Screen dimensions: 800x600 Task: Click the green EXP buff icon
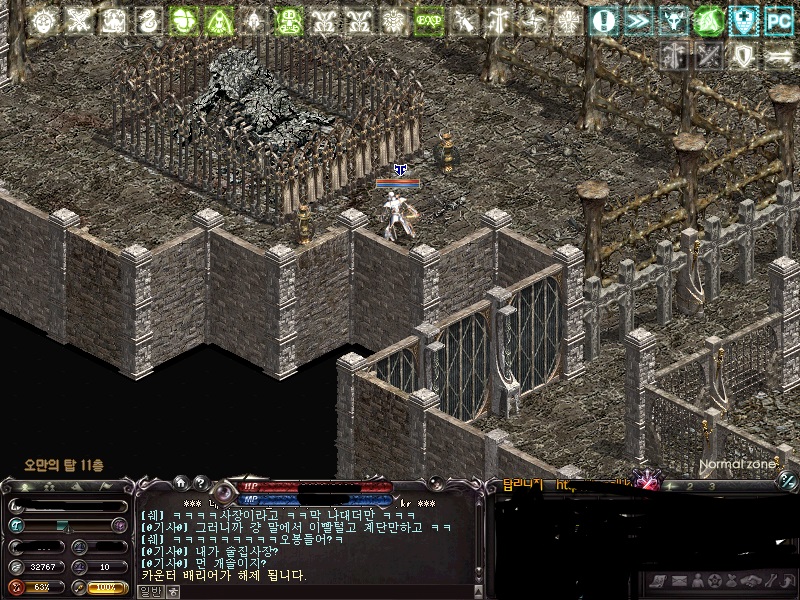(431, 20)
